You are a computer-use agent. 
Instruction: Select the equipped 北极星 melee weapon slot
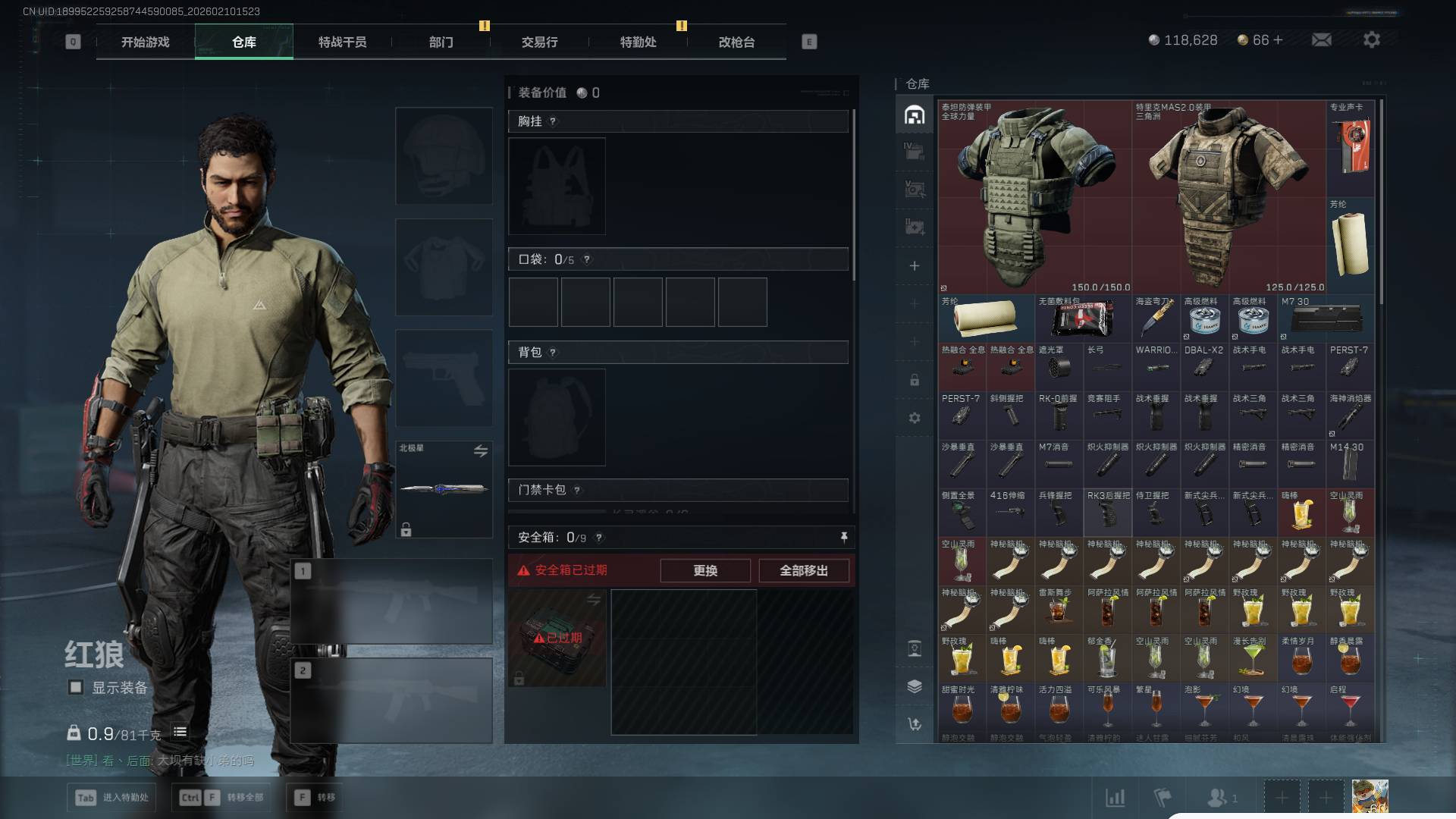coord(444,489)
